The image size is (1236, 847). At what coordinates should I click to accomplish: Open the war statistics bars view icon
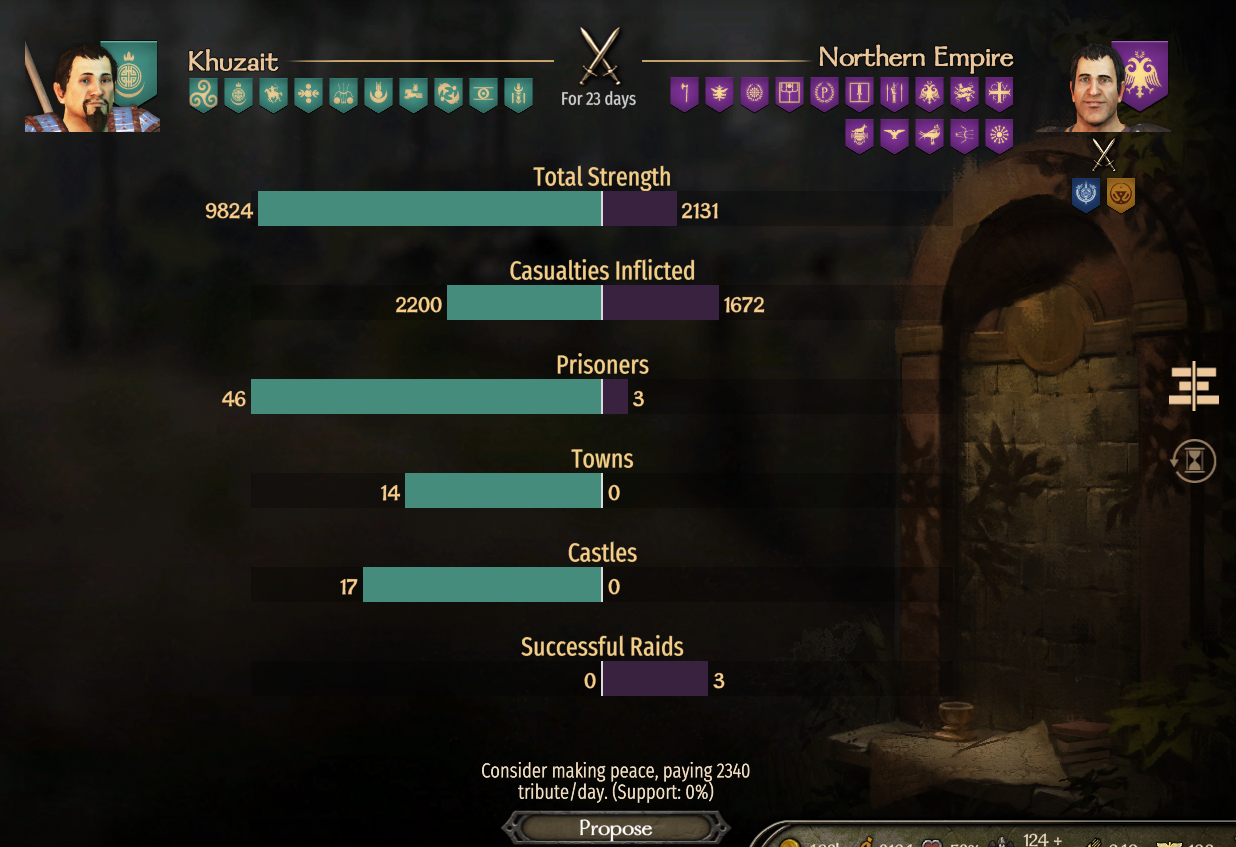[1194, 388]
